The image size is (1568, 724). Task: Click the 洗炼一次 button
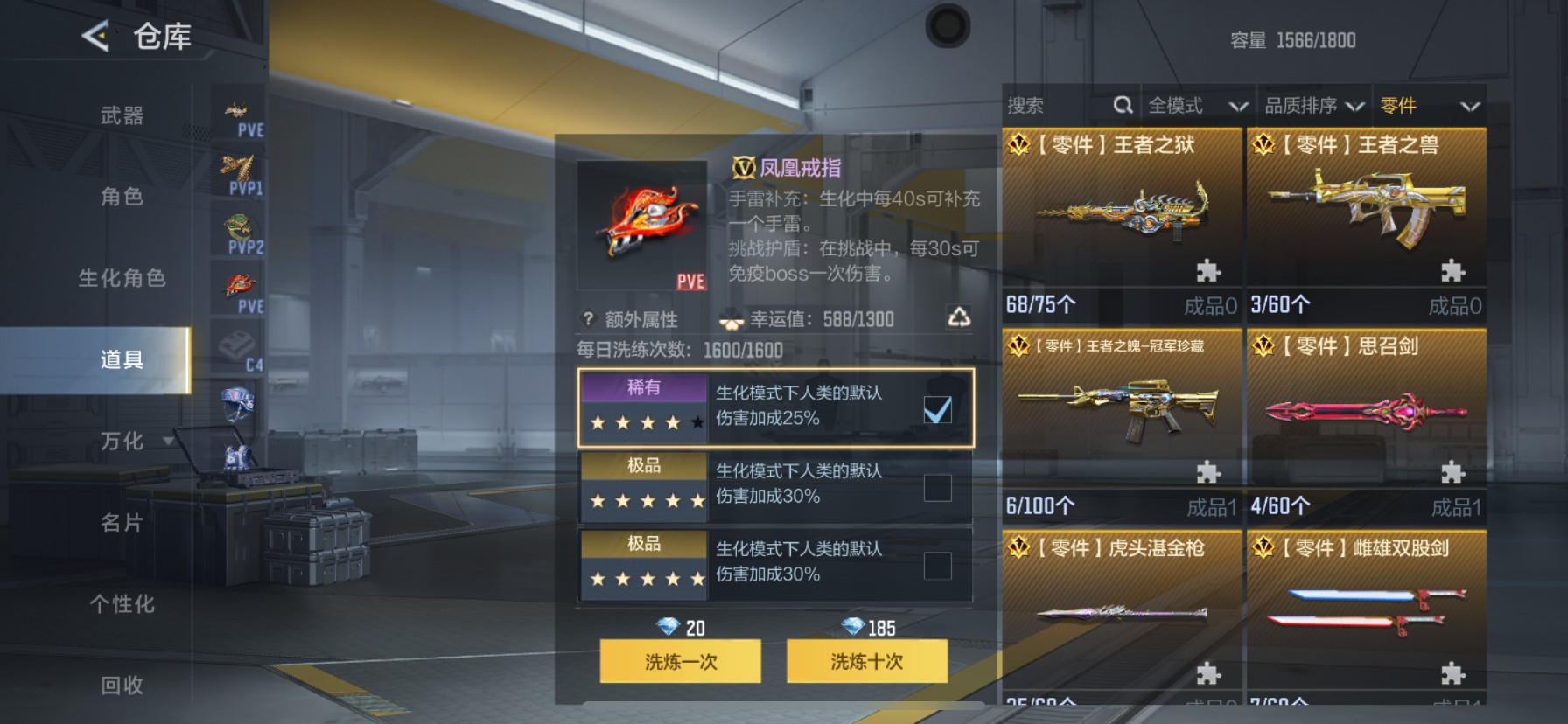coord(680,662)
